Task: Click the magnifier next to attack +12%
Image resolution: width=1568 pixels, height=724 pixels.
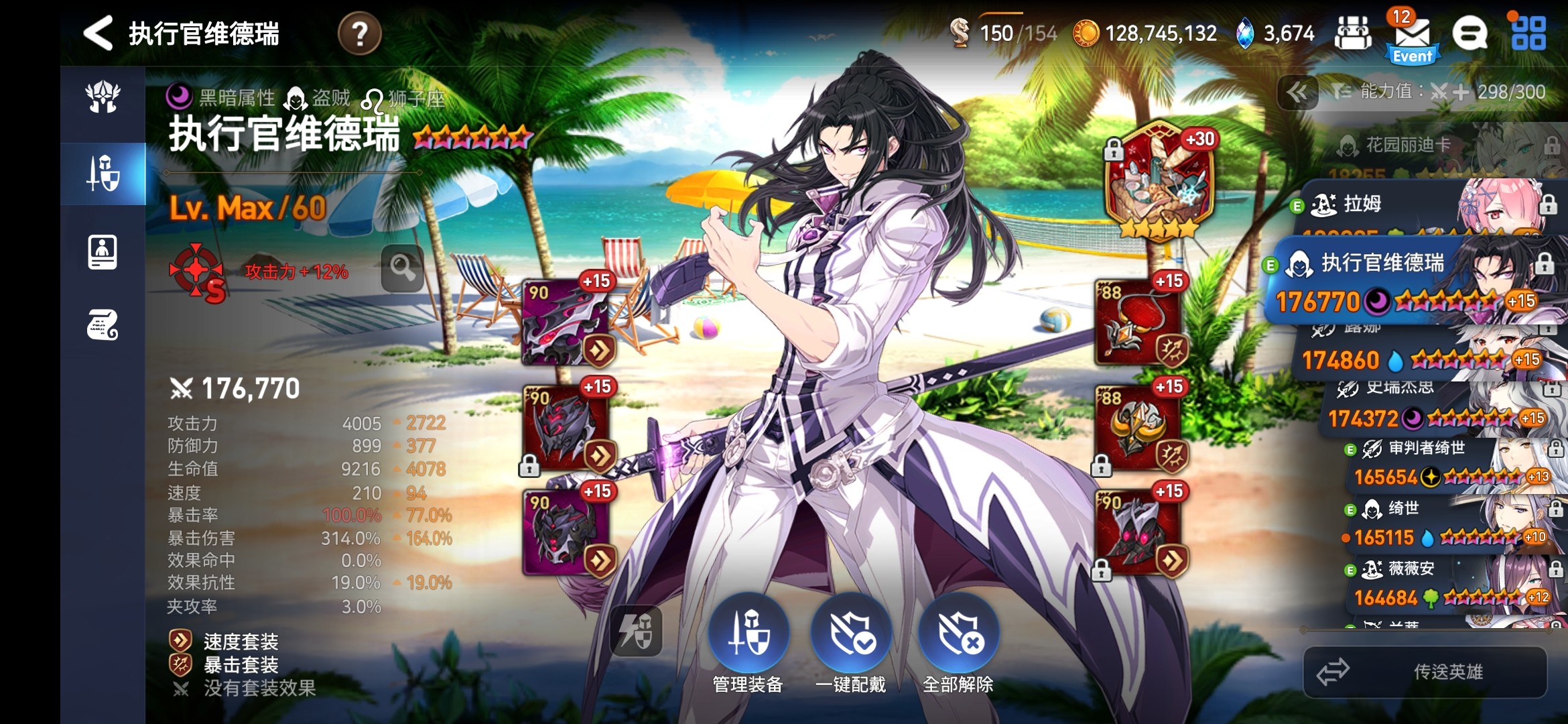Action: [403, 268]
